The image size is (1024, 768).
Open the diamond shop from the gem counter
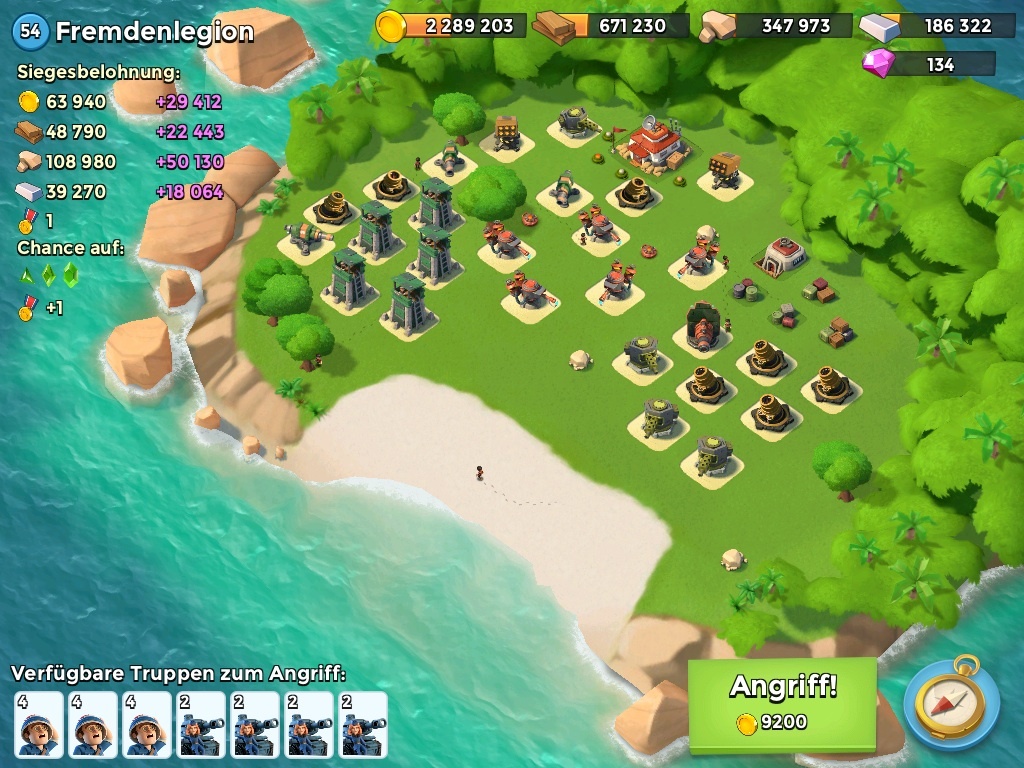coord(928,64)
